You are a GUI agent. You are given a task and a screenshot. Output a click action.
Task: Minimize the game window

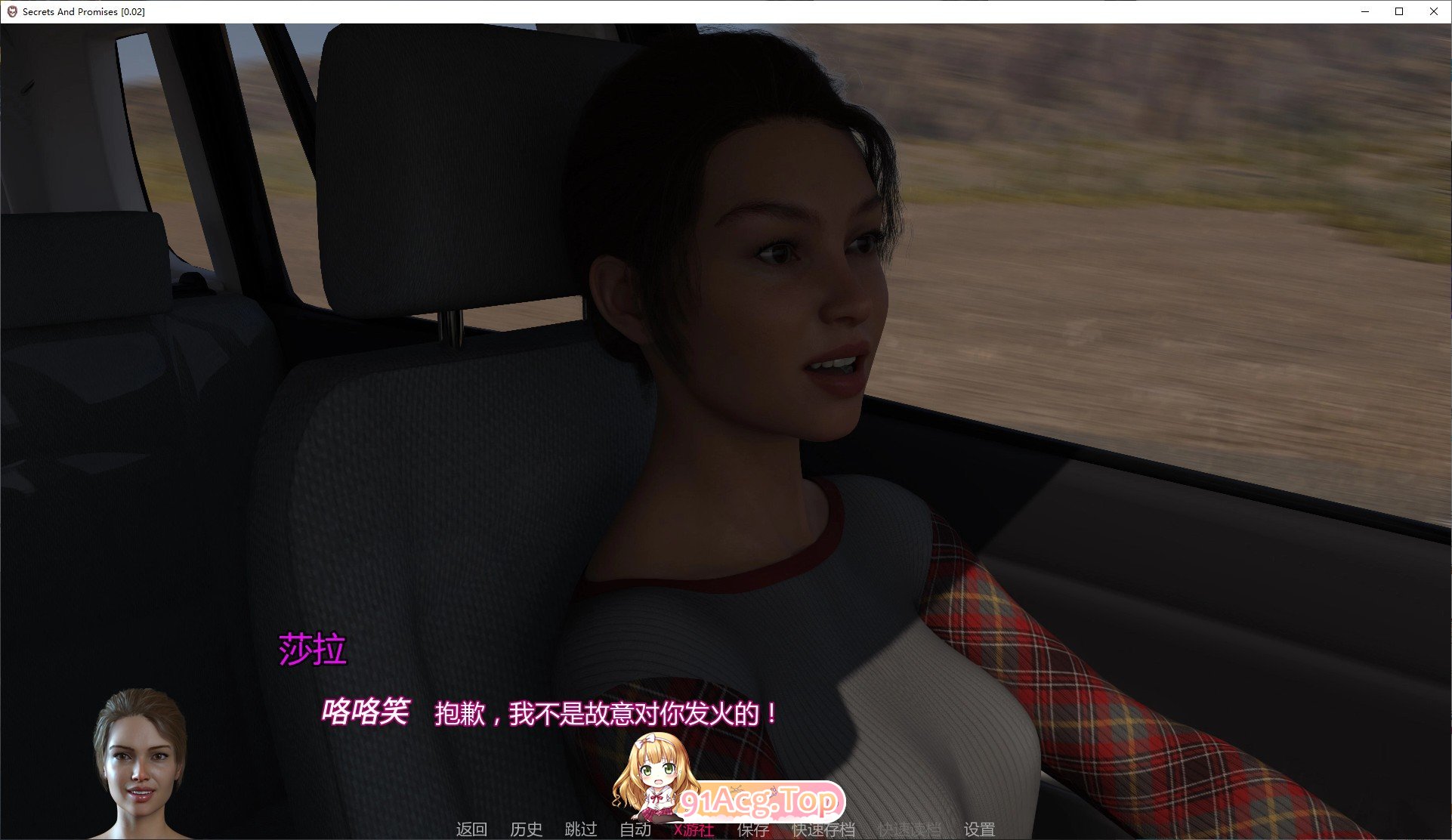(x=1364, y=11)
